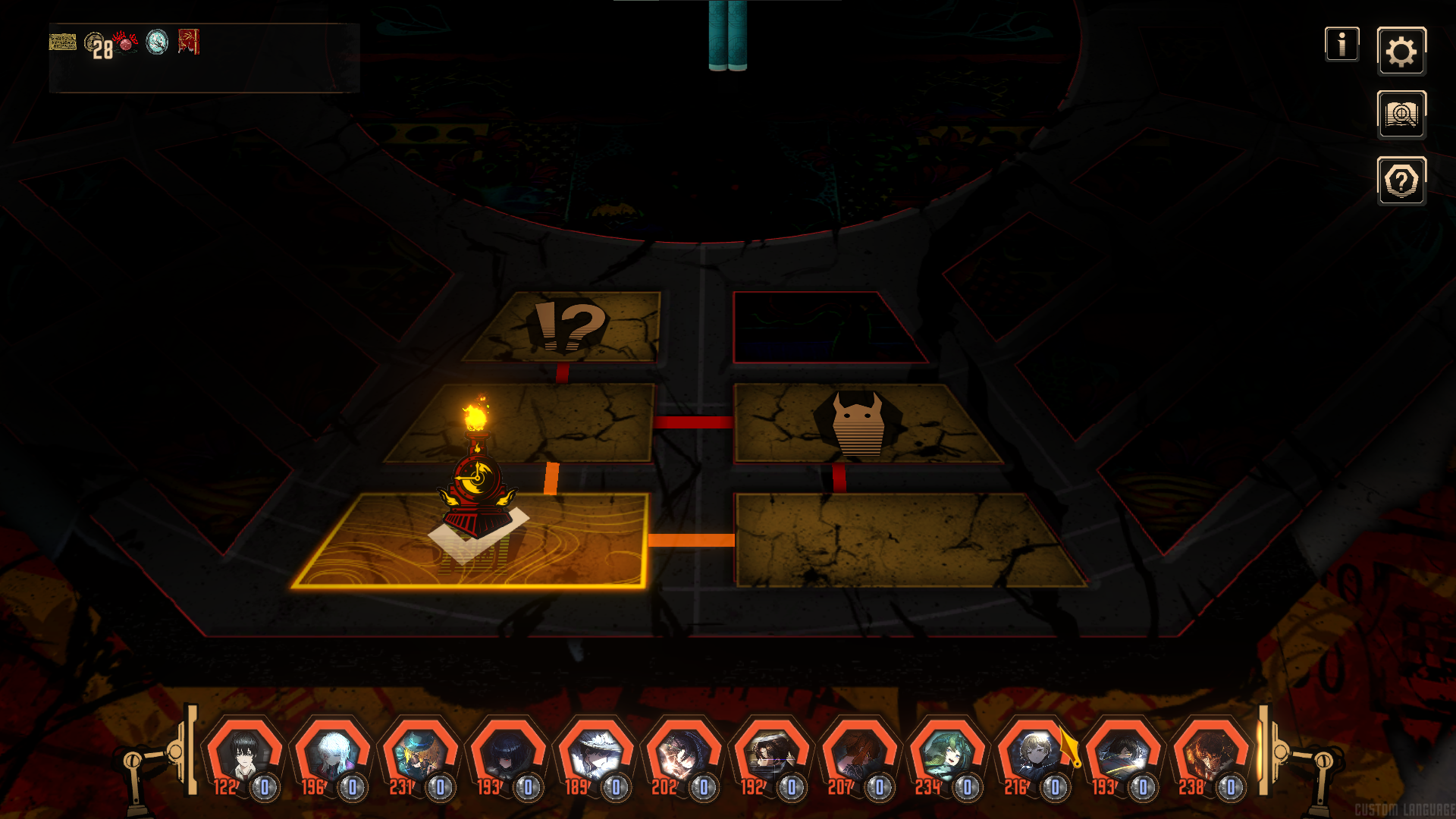Inspect the blue oval blossom gift icon
This screenshot has width=1456, height=819.
(157, 42)
